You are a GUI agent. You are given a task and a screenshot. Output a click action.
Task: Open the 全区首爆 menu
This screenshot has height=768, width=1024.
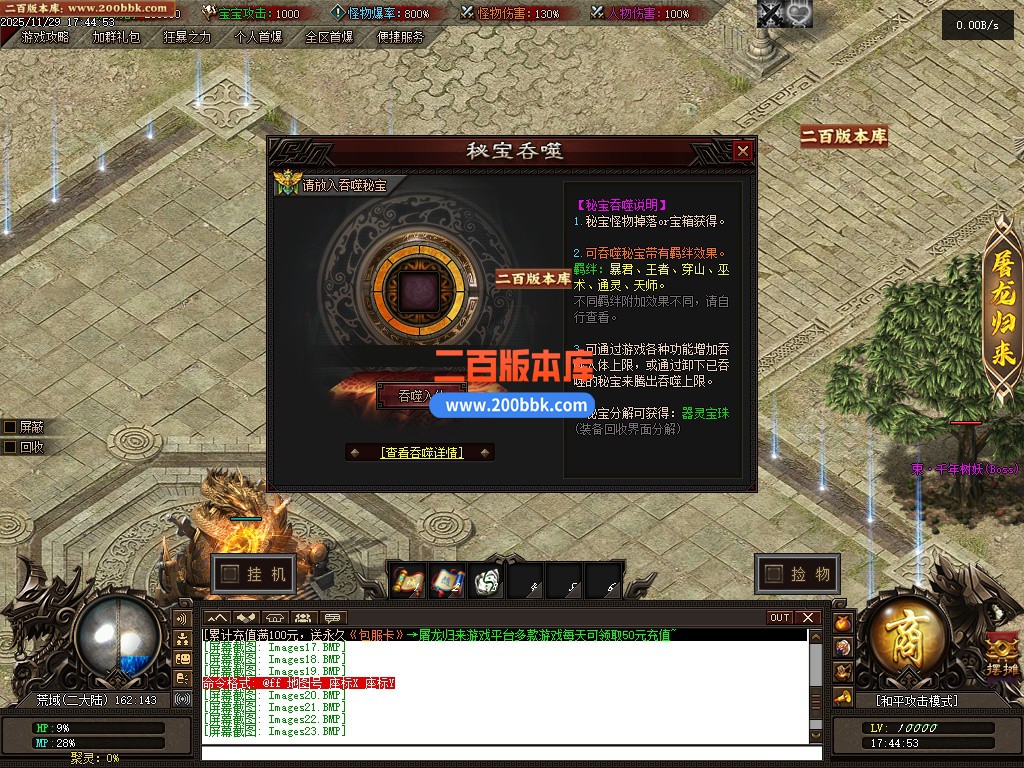click(x=329, y=37)
